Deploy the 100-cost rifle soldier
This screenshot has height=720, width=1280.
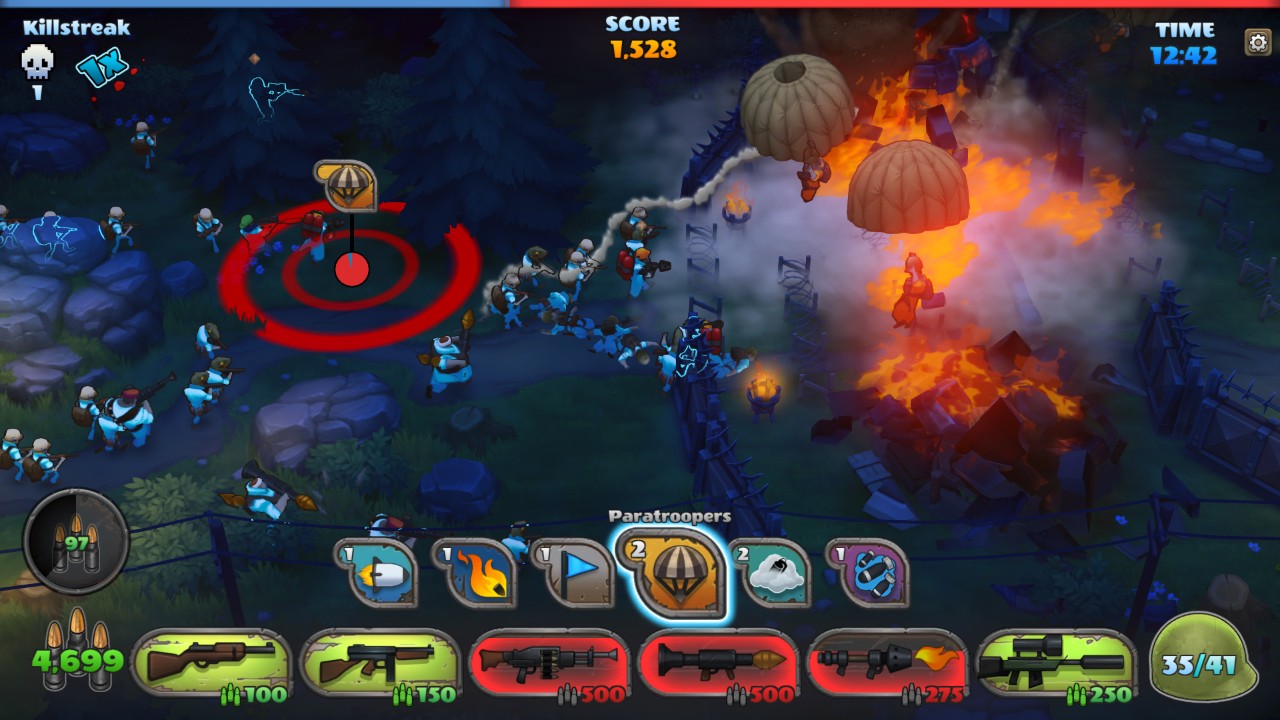210,665
